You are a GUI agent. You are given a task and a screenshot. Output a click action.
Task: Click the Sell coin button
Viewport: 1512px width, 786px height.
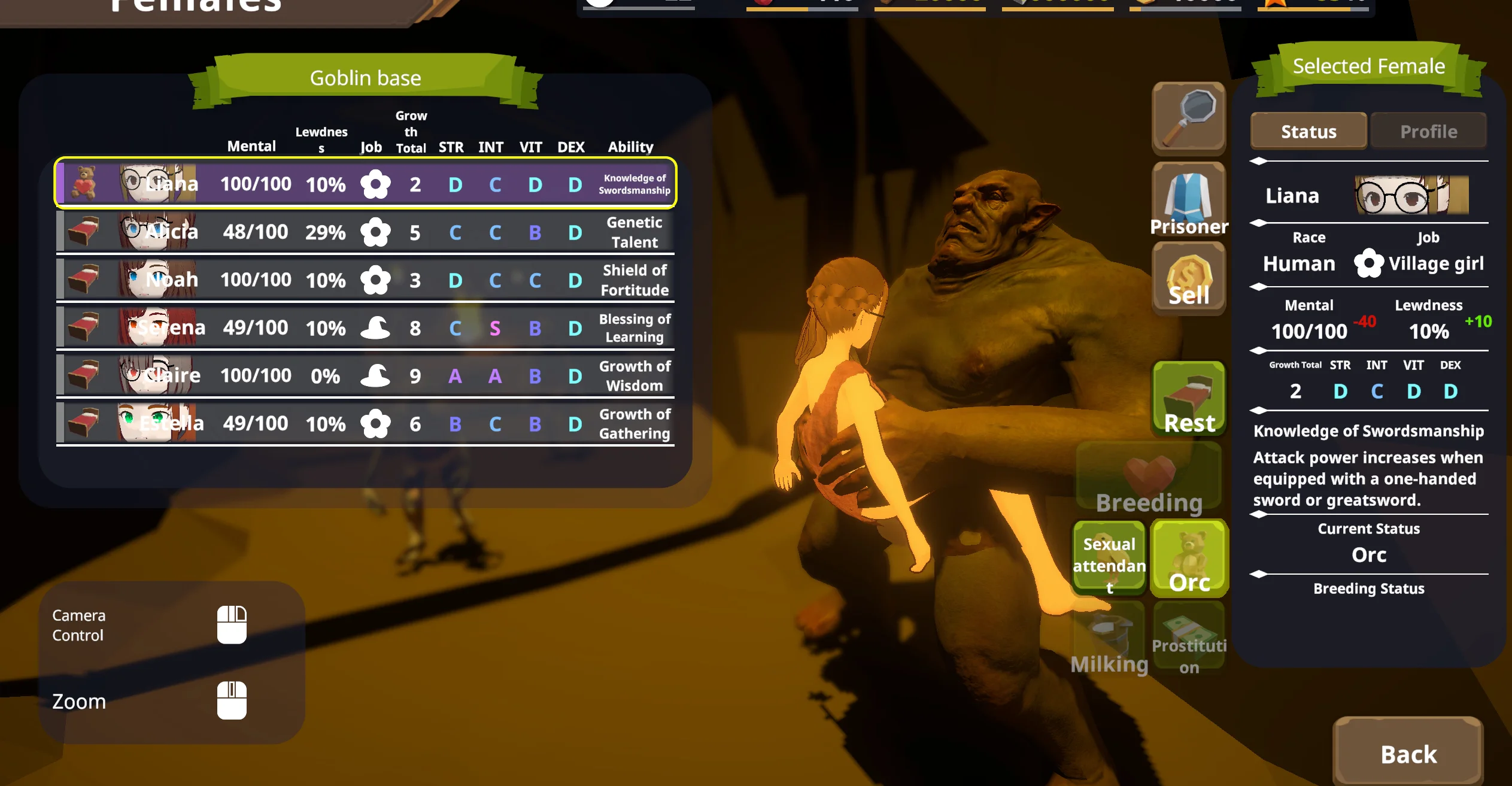pyautogui.click(x=1189, y=279)
